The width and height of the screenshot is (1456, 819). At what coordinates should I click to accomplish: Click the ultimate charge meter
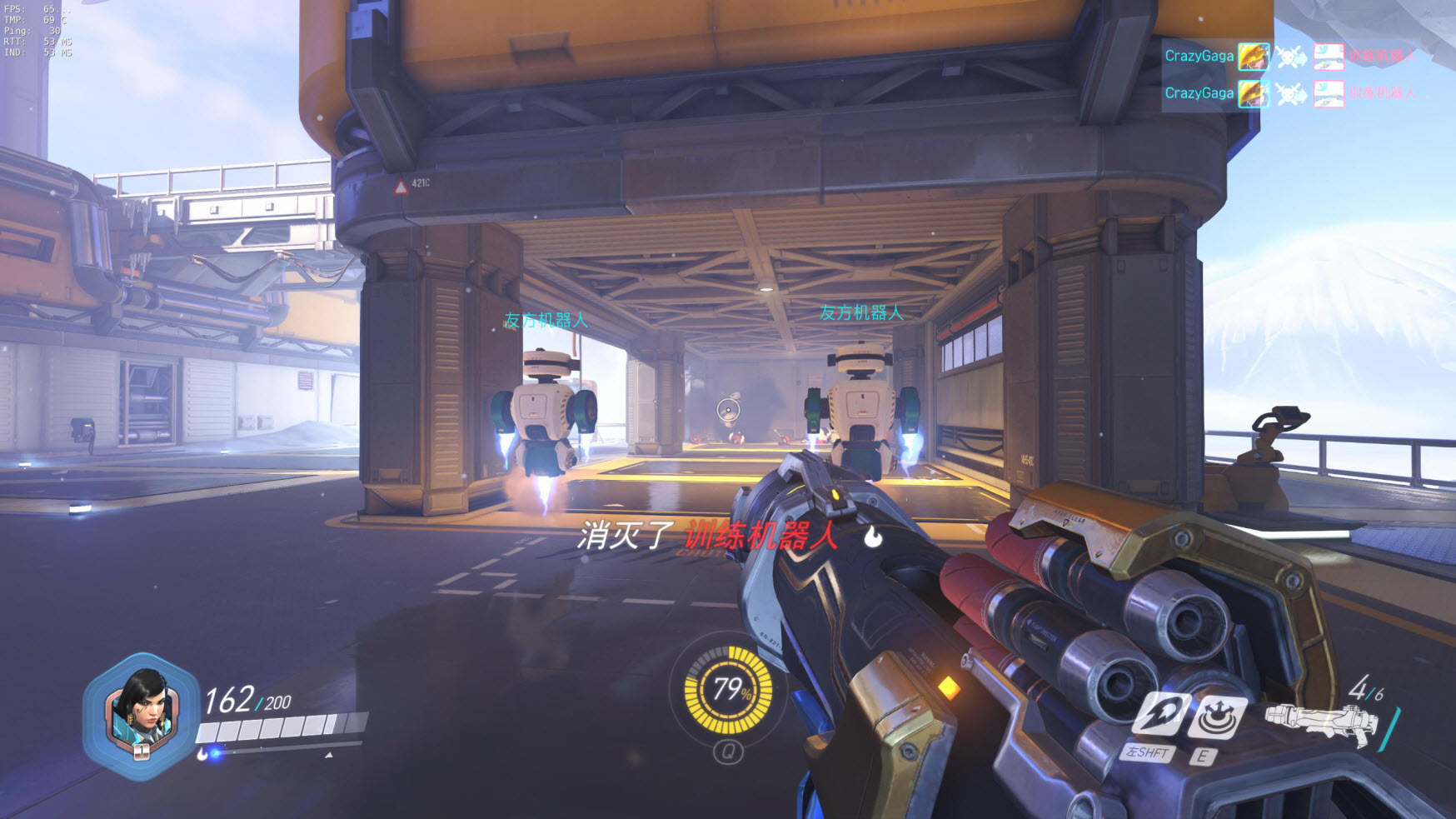(729, 690)
